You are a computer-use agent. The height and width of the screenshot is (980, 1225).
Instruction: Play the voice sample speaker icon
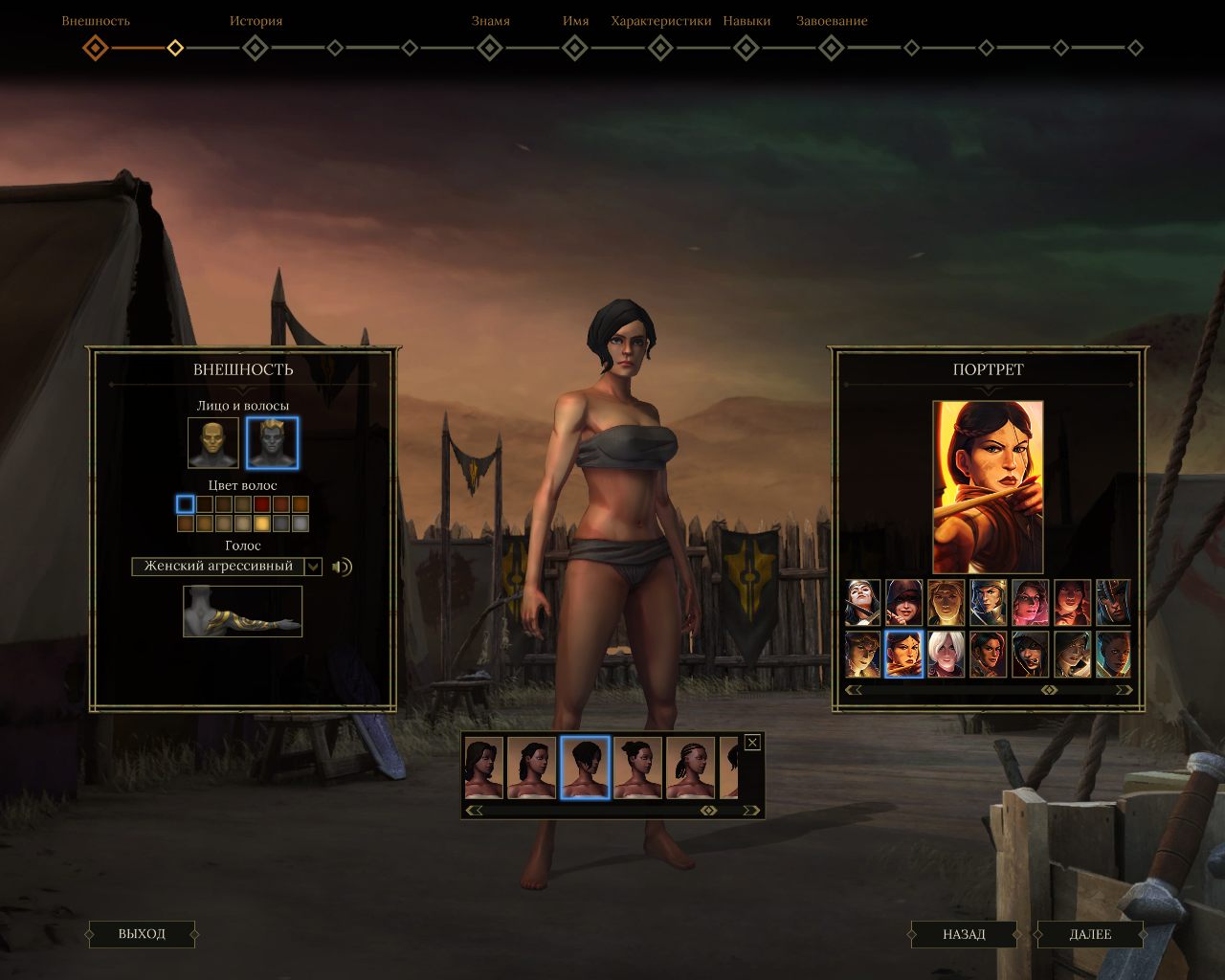(342, 567)
